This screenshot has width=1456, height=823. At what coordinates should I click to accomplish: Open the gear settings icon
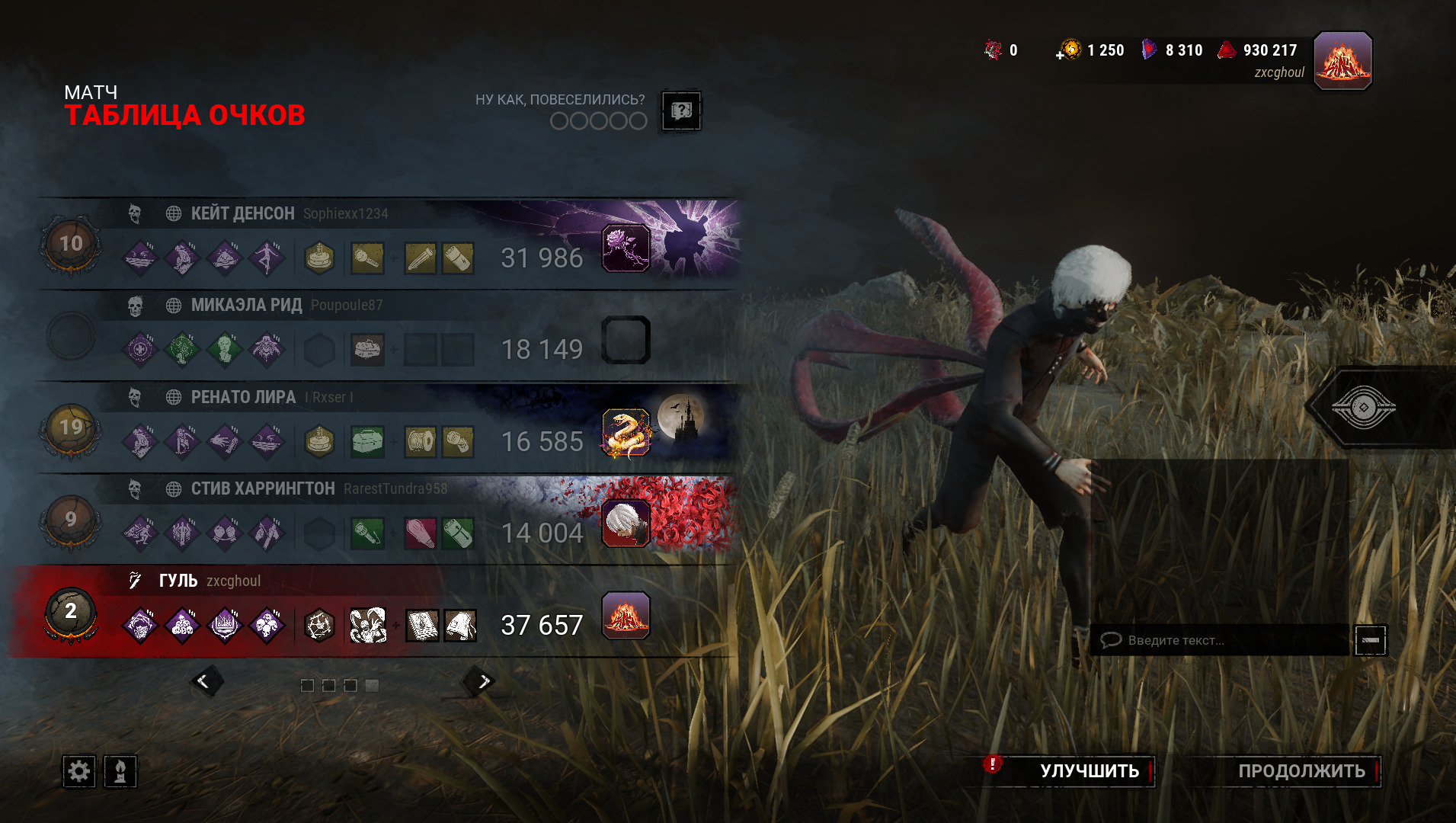pos(78,772)
